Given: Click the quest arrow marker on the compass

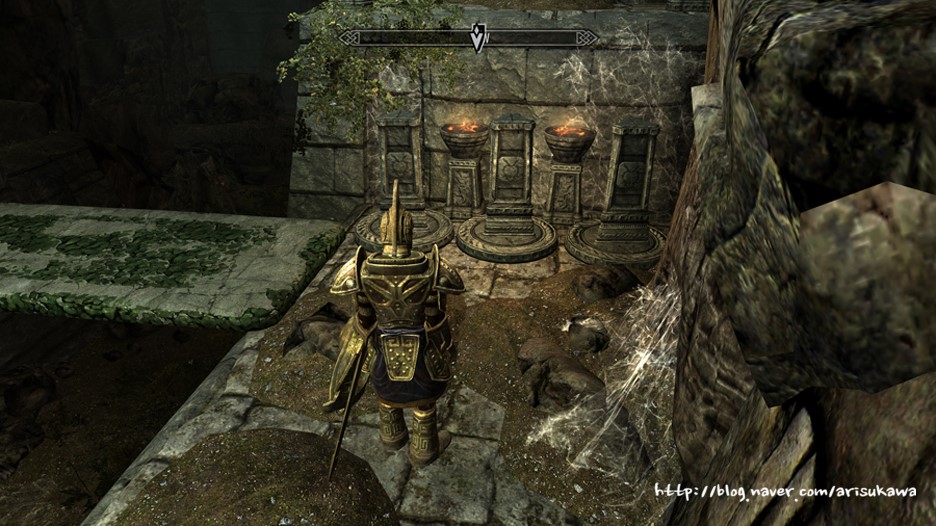Looking at the screenshot, I should coord(479,38).
